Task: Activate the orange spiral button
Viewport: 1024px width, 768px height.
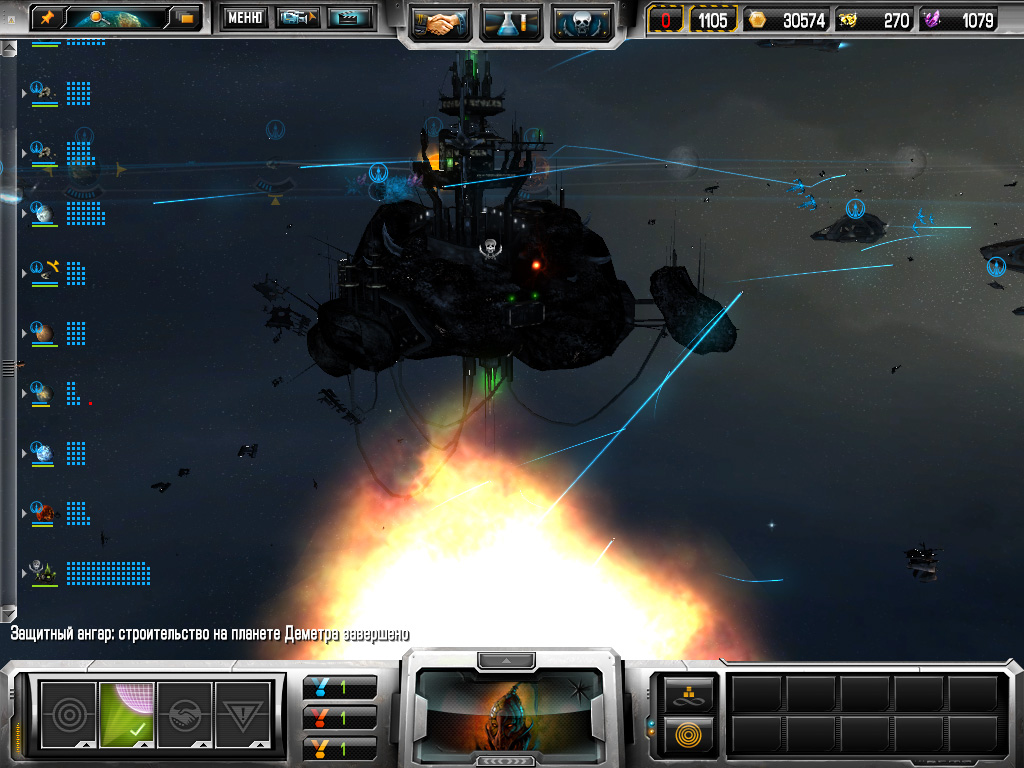Action: 688,735
